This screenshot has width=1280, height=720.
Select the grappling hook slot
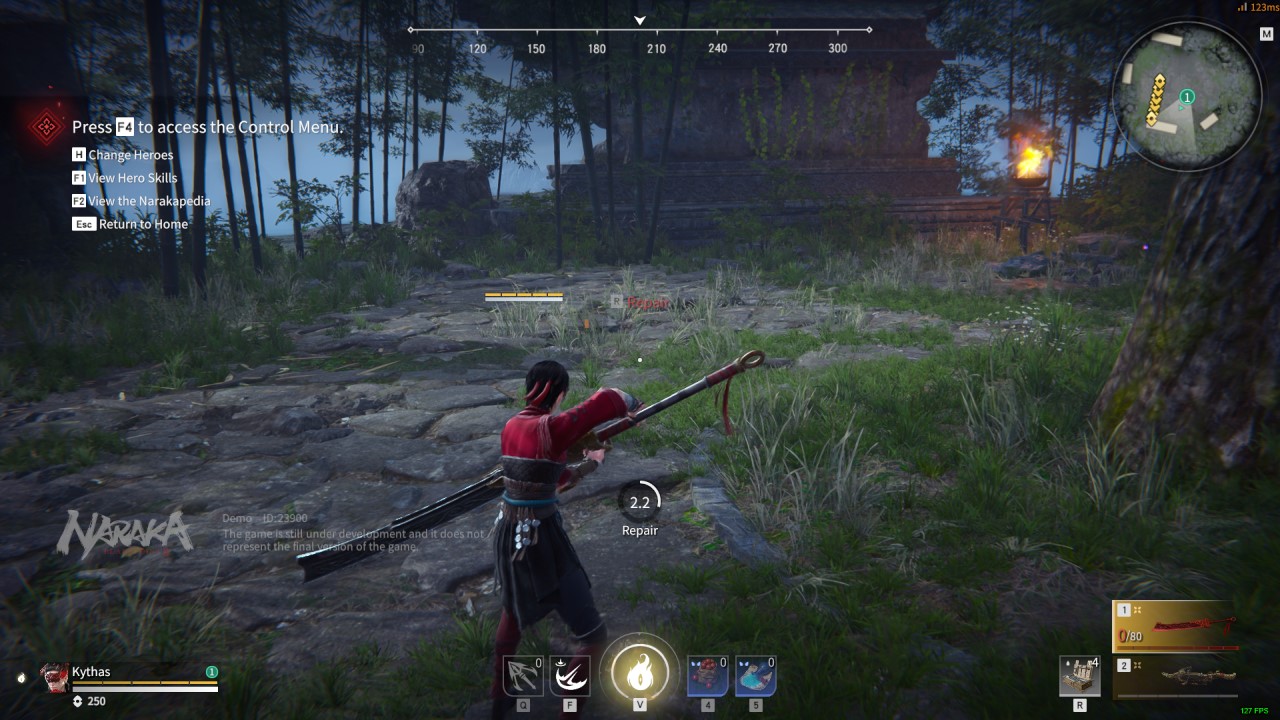(522, 676)
